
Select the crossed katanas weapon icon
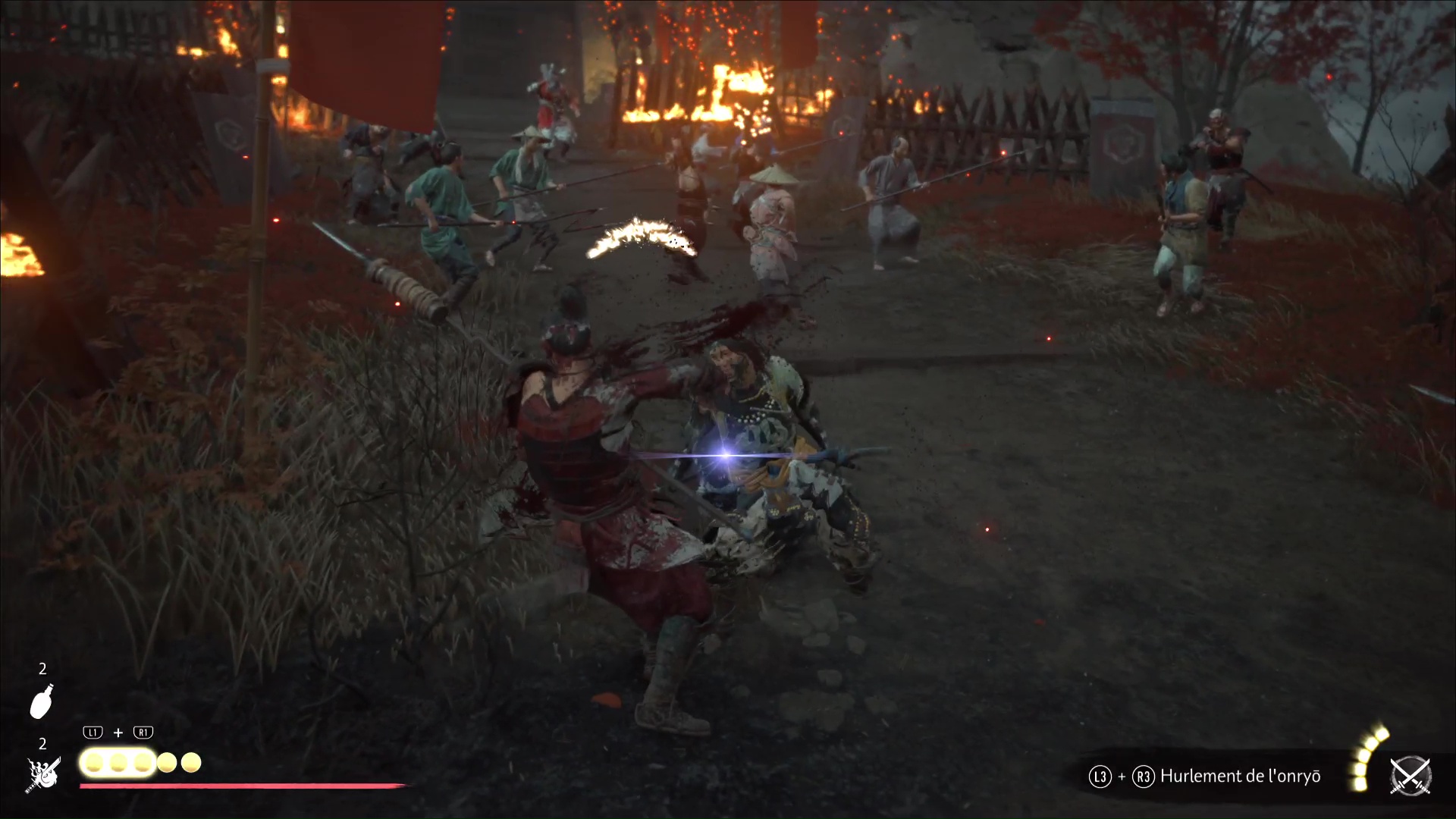click(x=1410, y=777)
